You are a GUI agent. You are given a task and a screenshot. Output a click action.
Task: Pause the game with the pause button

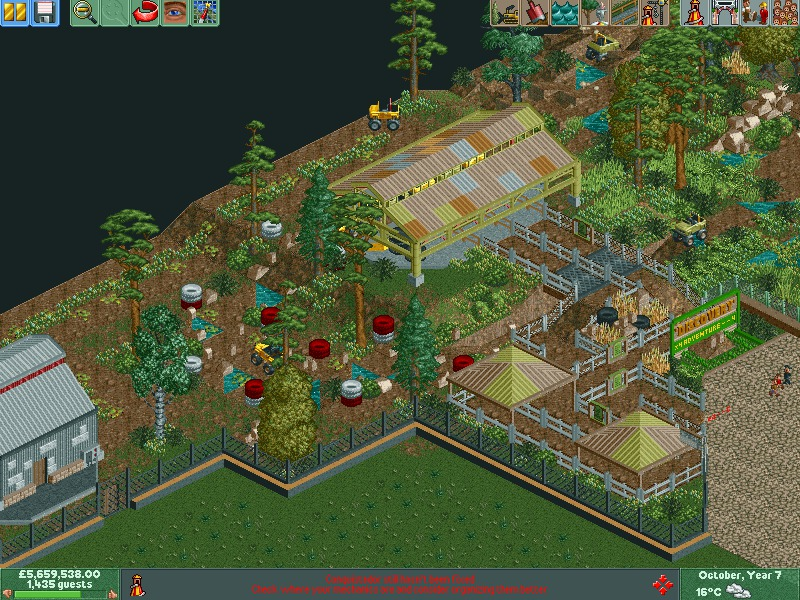[15, 13]
